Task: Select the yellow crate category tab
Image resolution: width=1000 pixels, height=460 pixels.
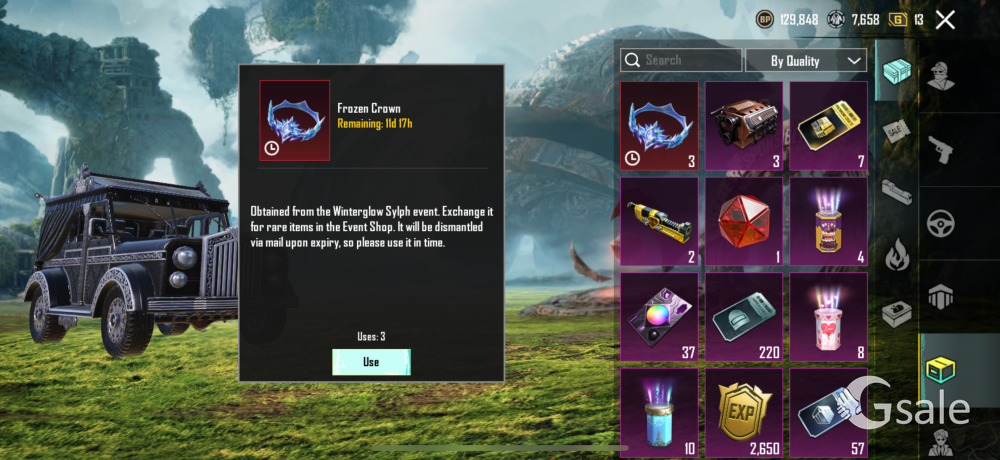Action: tap(941, 369)
